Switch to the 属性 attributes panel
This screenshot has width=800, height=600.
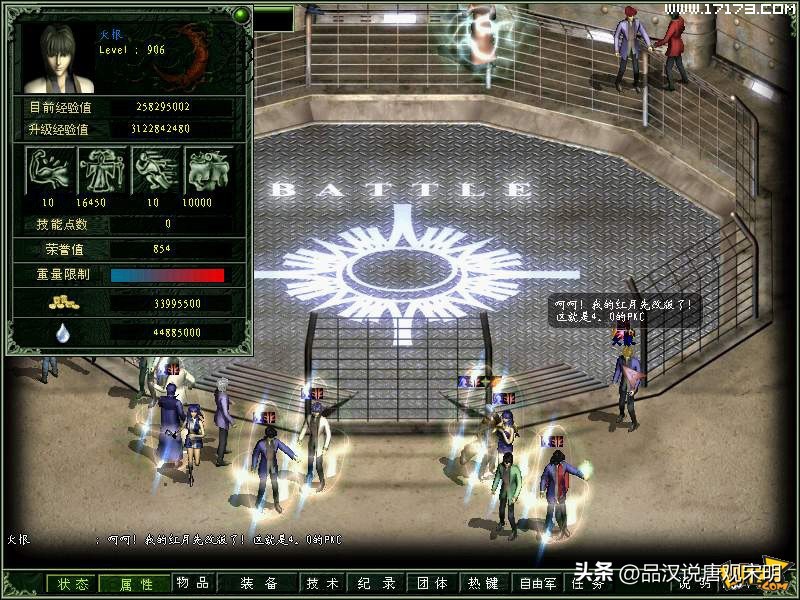136,584
